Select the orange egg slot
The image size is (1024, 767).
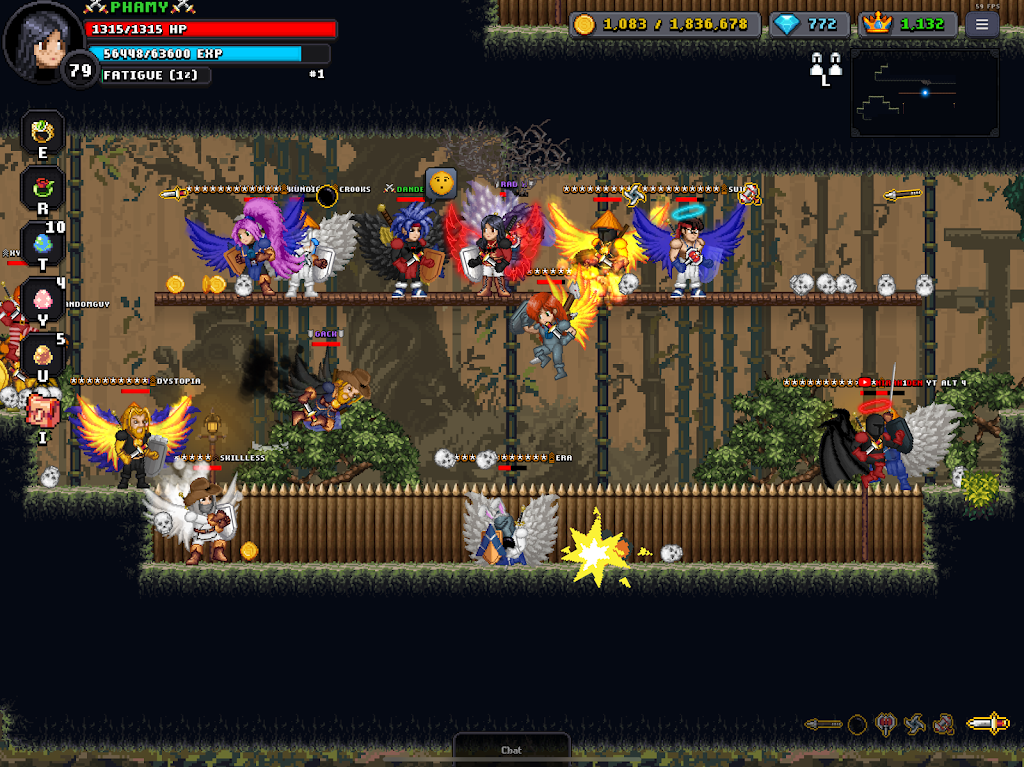tap(43, 355)
